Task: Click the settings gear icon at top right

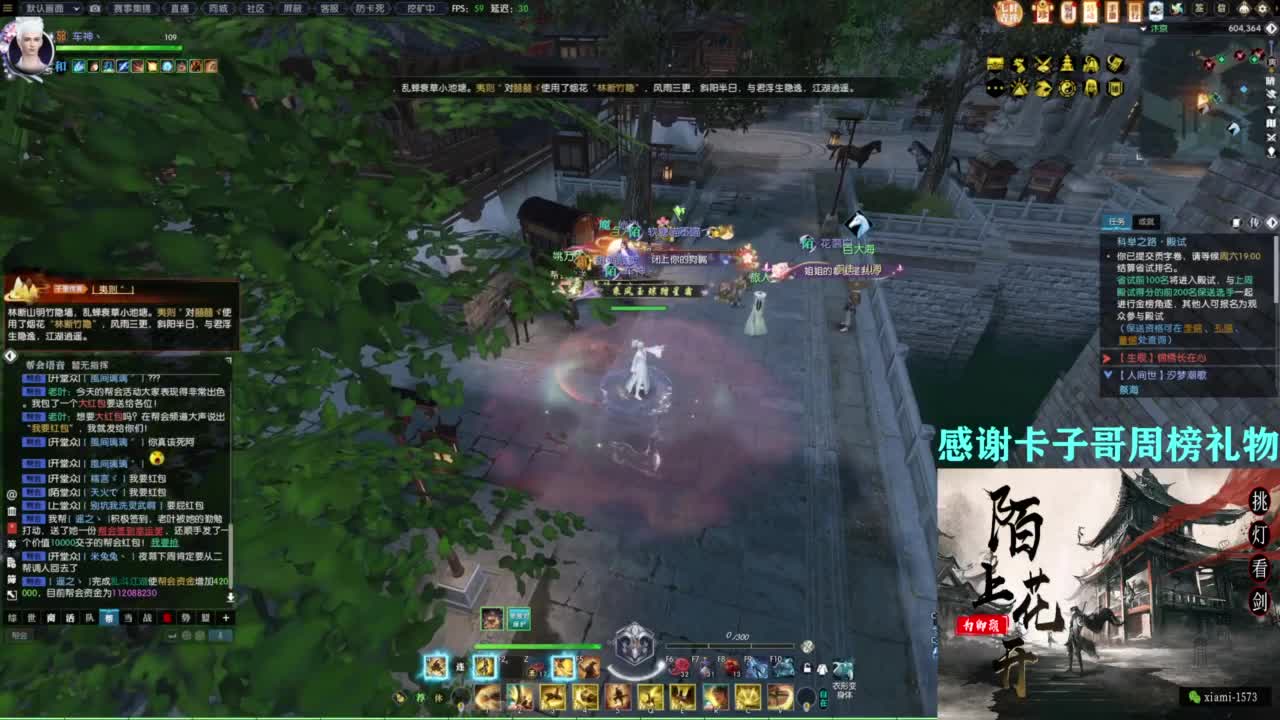Action: 1262,8
